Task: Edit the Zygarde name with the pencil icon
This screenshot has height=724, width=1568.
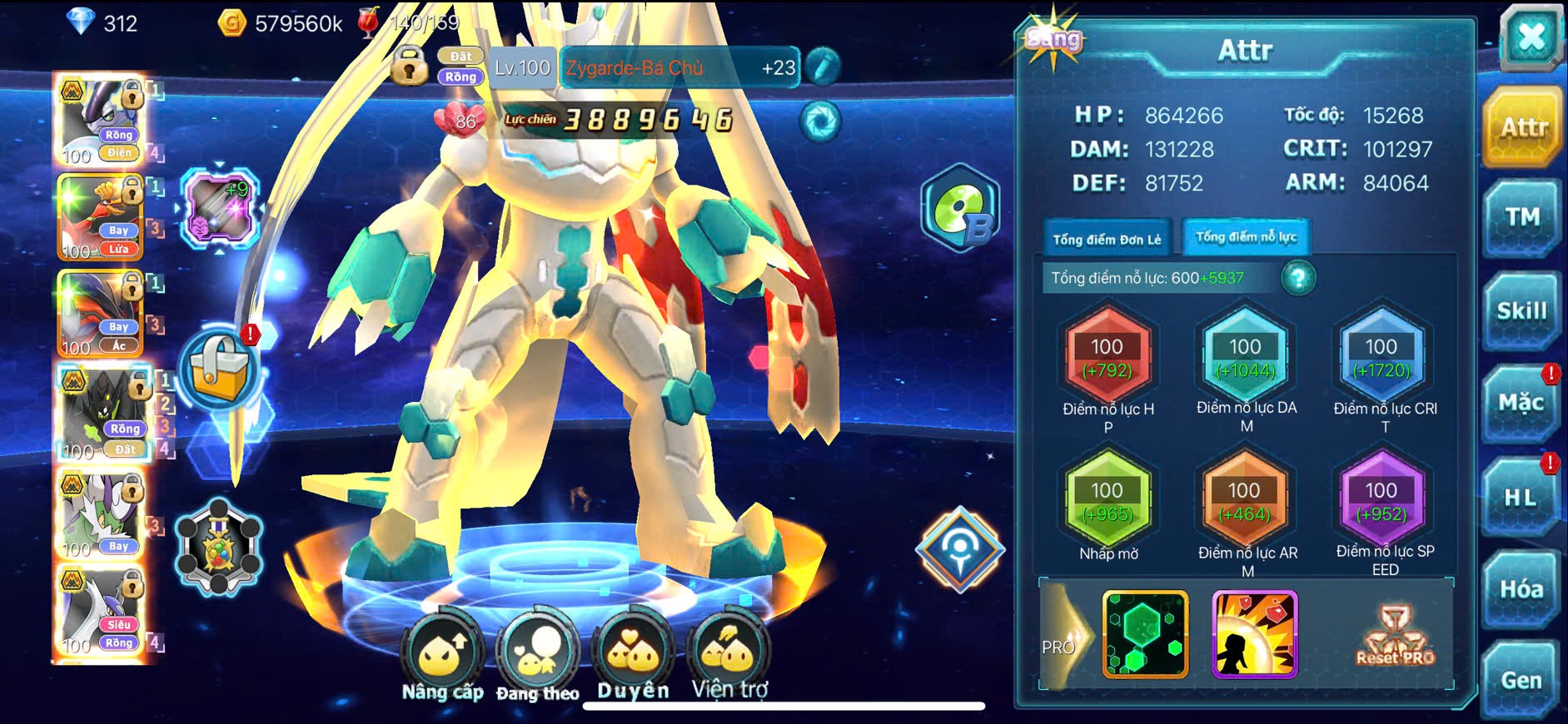Action: click(x=823, y=67)
